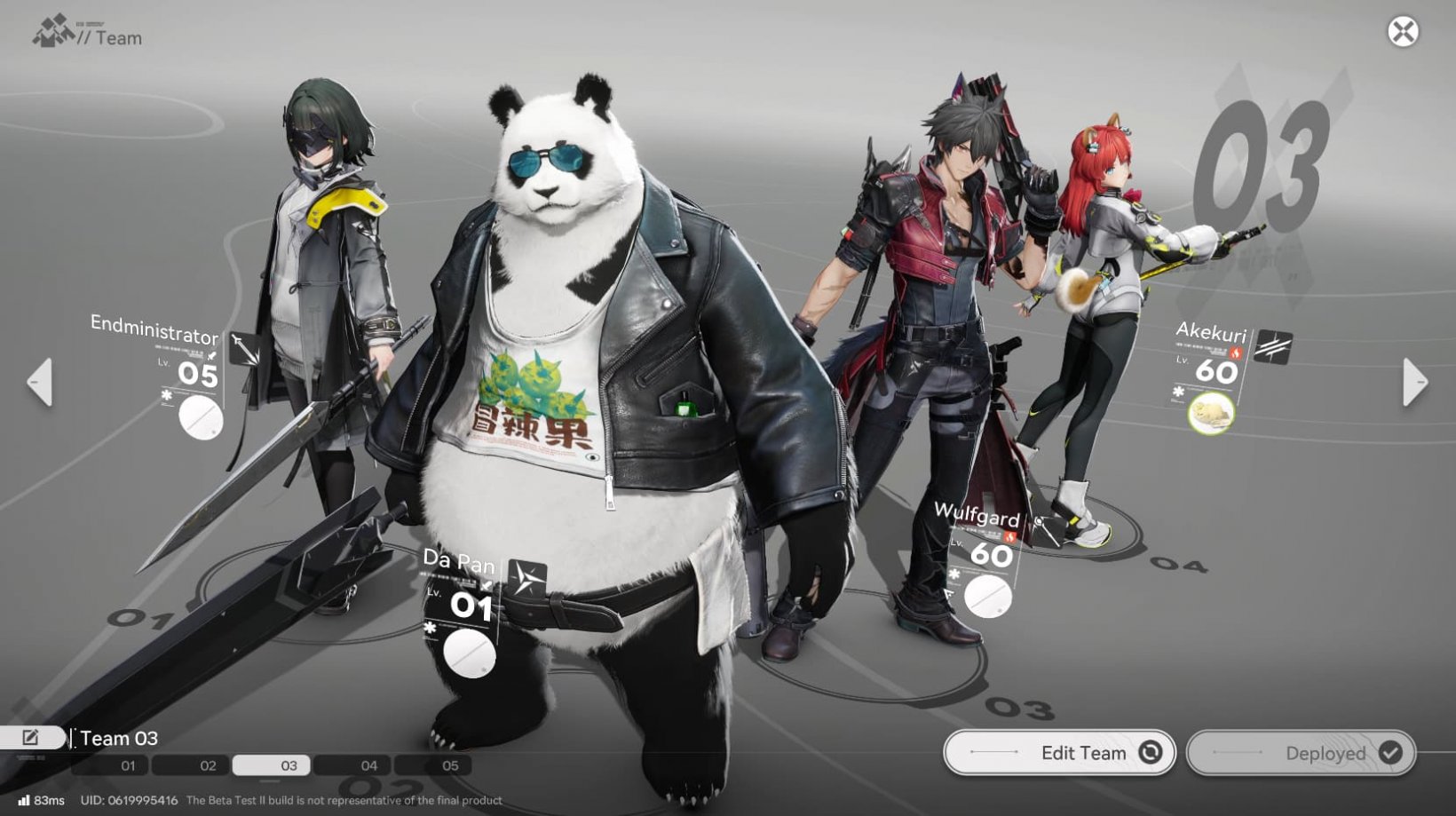Select Akekuri's fire element icon
This screenshot has height=816, width=1456.
click(1235, 353)
